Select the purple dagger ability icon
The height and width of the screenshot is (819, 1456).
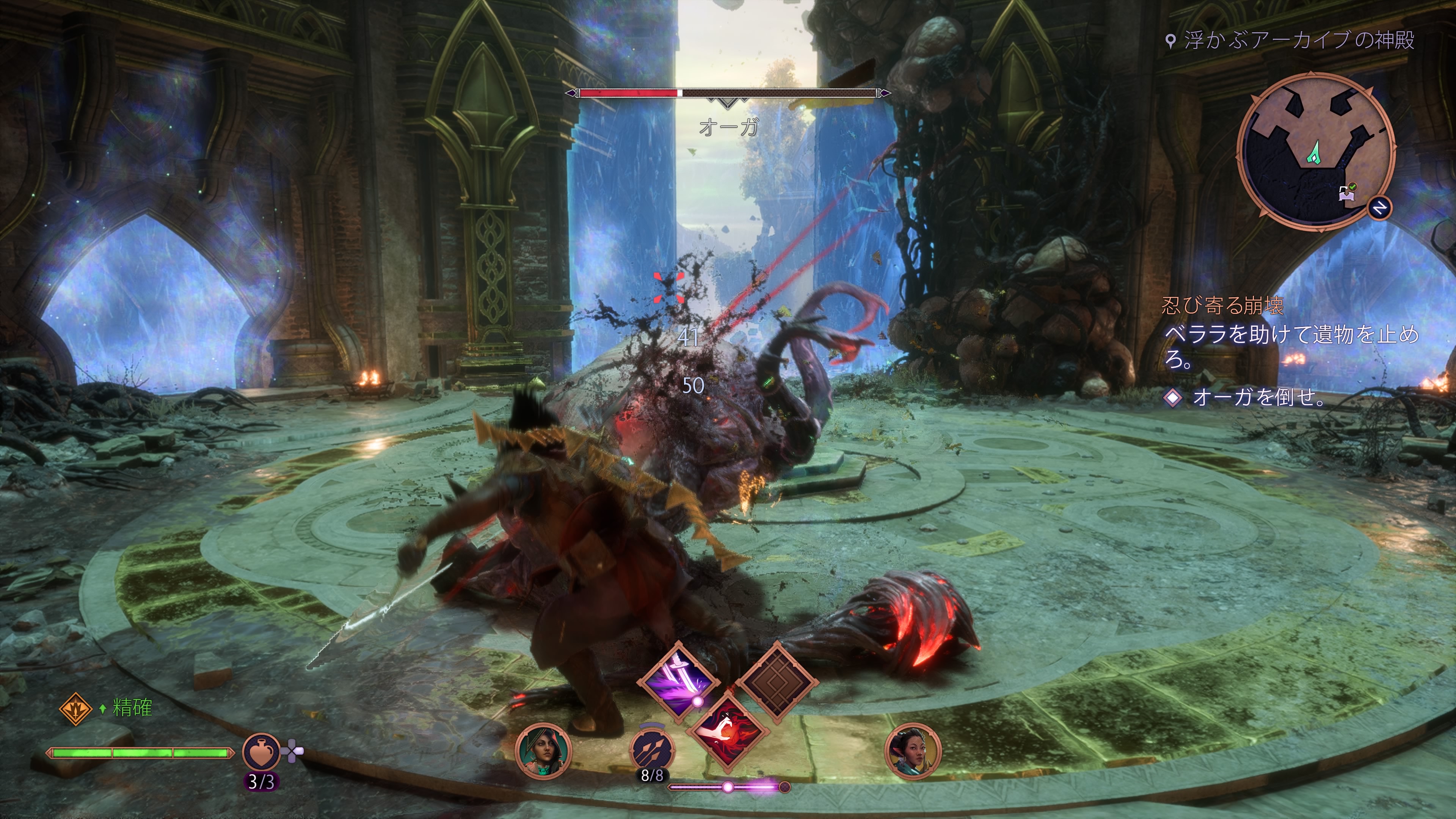click(x=678, y=681)
